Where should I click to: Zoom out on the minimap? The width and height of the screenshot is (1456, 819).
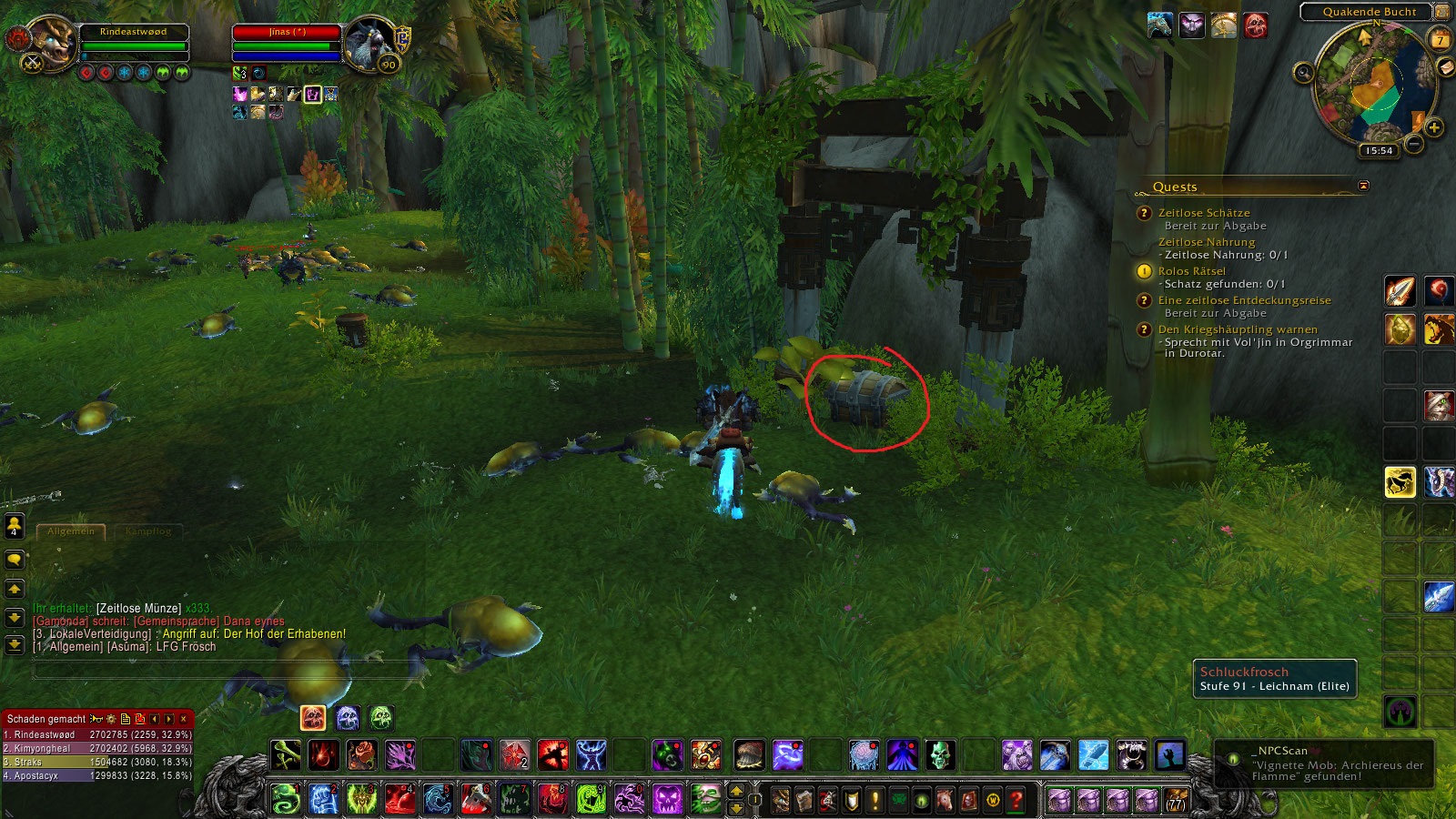1414,144
